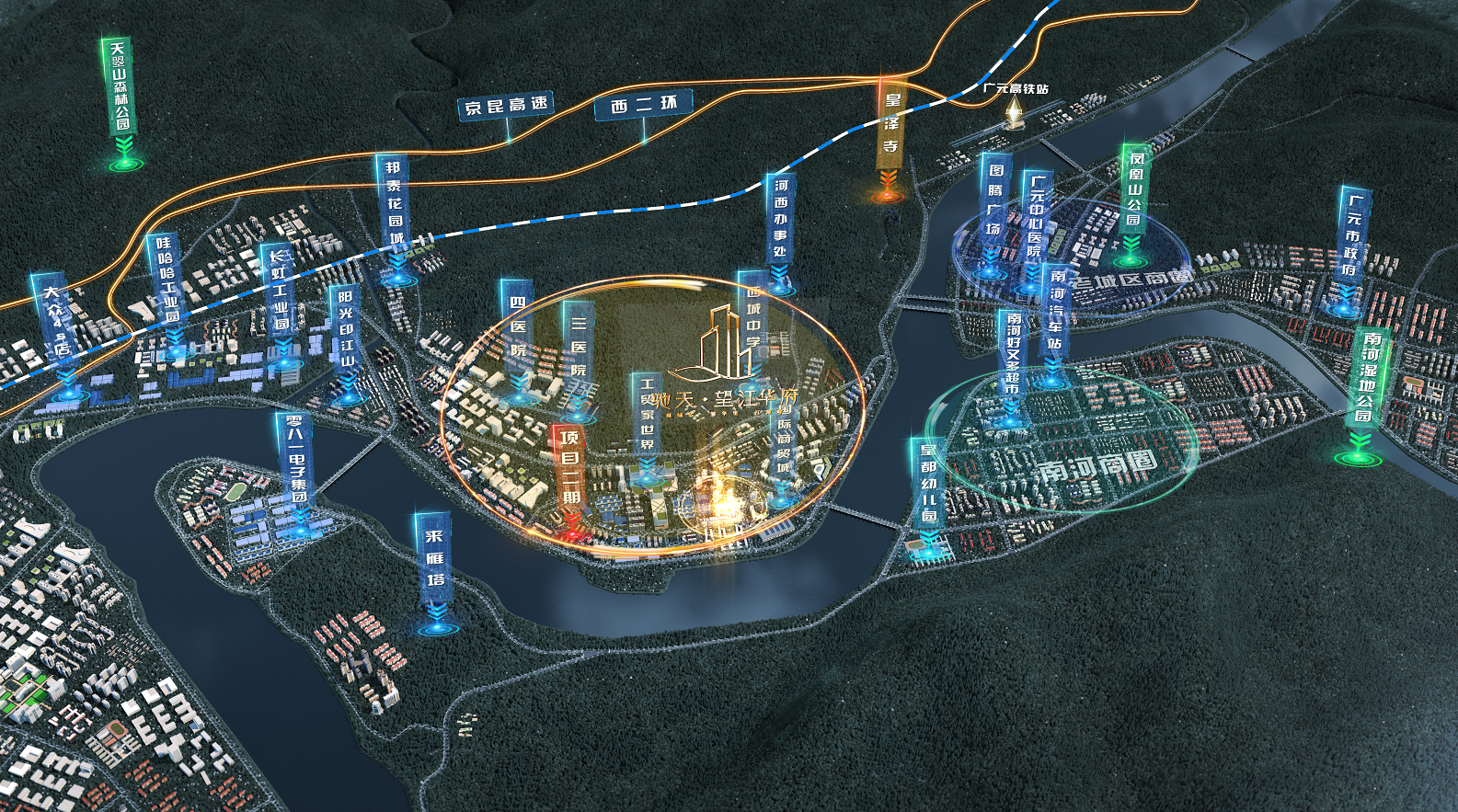The height and width of the screenshot is (812, 1458).
Task: Click the 京昆高速 road label
Action: pyautogui.click(x=505, y=107)
